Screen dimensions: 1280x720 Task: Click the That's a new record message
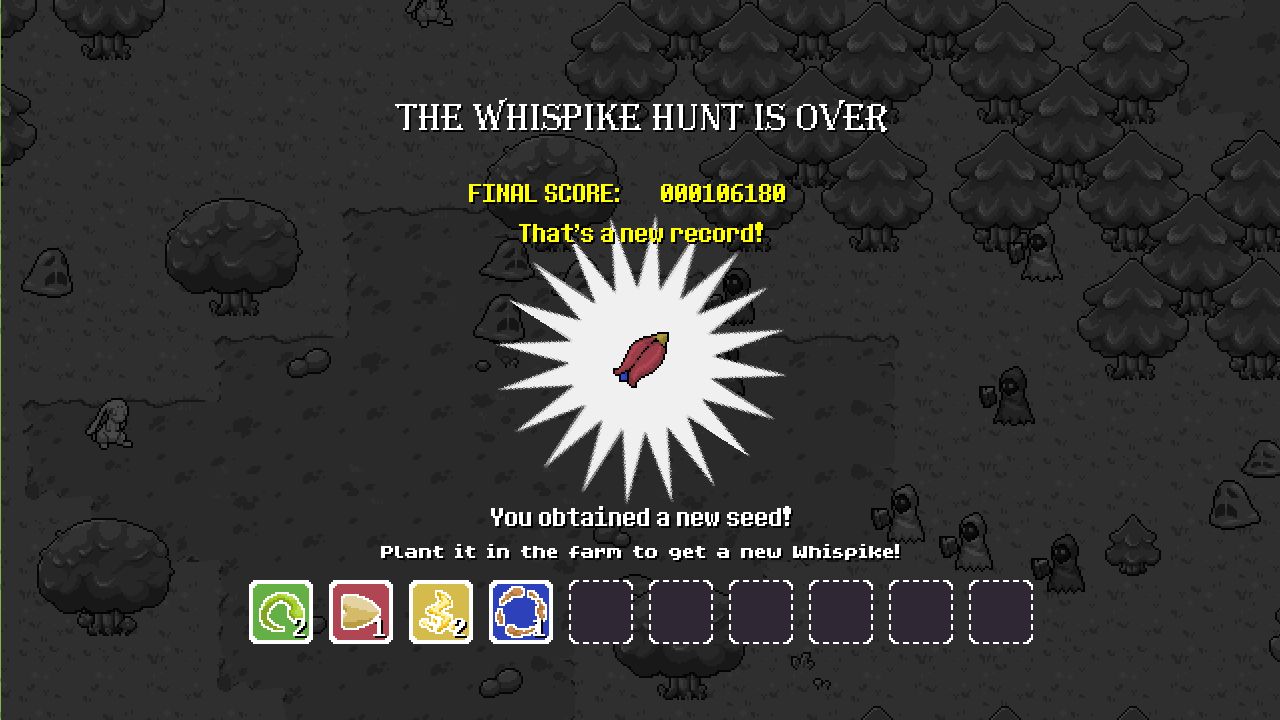642,233
